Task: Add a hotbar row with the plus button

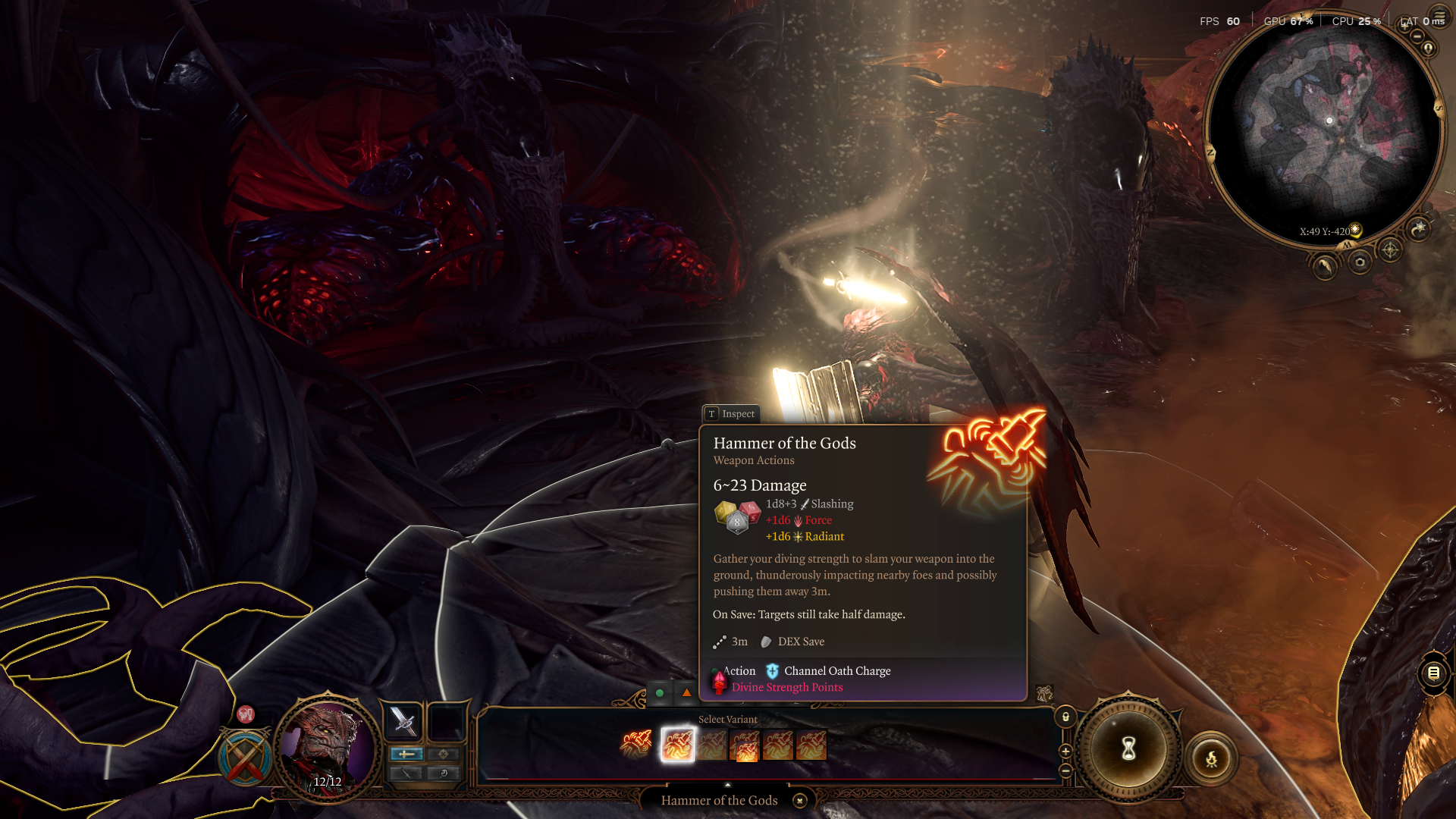Action: pyautogui.click(x=1065, y=752)
